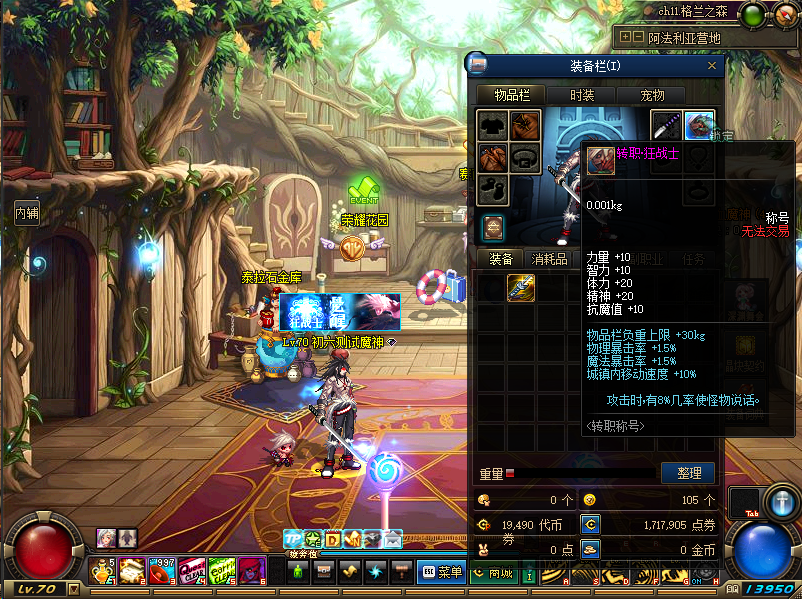Click the equipped belt slot
The height and width of the screenshot is (599, 802).
click(526, 158)
